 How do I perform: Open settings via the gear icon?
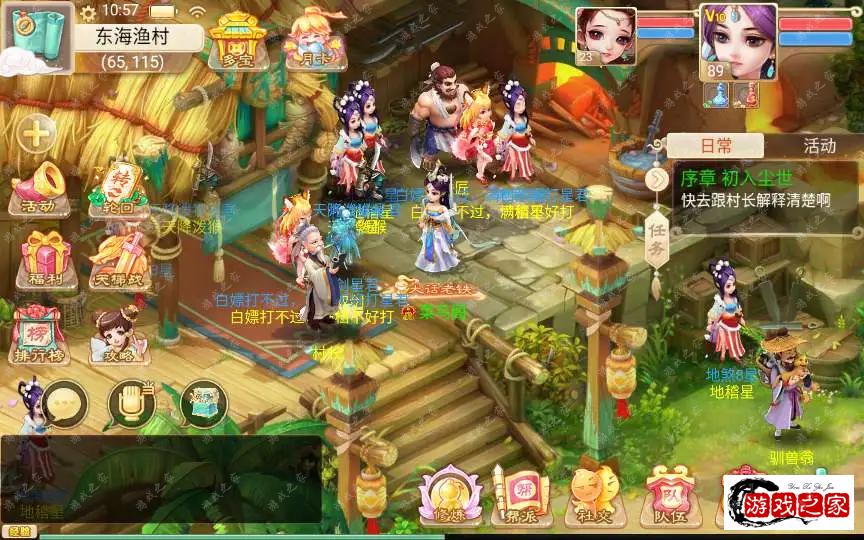tap(88, 12)
